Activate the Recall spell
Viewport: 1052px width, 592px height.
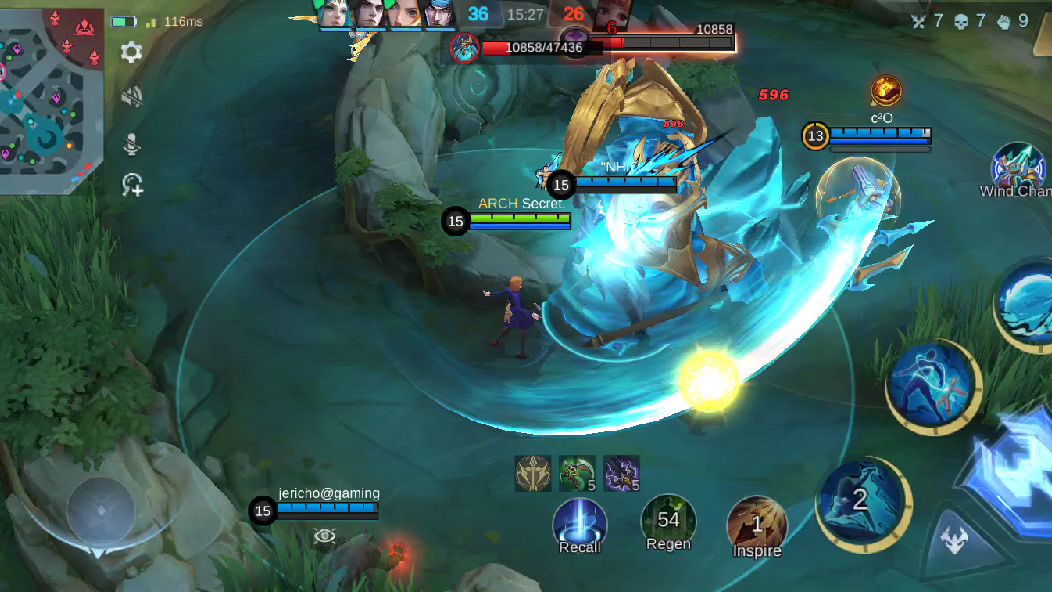pyautogui.click(x=580, y=523)
